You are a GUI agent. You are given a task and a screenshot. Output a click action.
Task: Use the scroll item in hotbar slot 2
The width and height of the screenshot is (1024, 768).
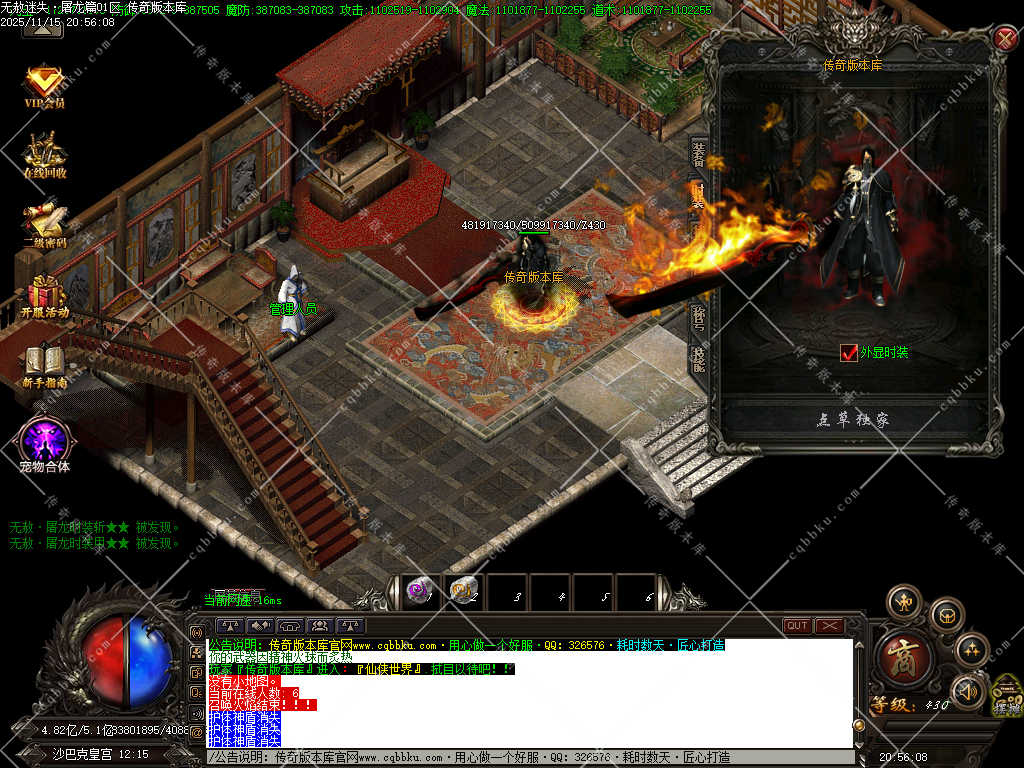(x=463, y=592)
